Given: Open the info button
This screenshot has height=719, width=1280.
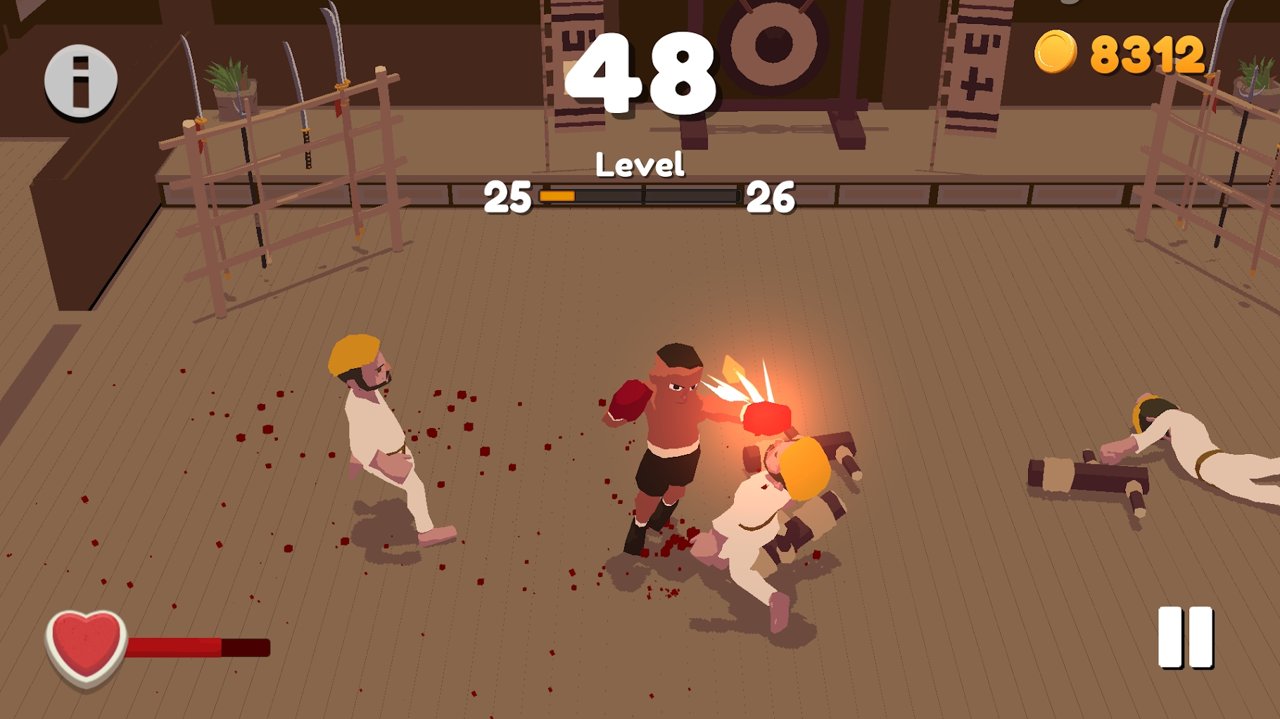Looking at the screenshot, I should 80,81.
